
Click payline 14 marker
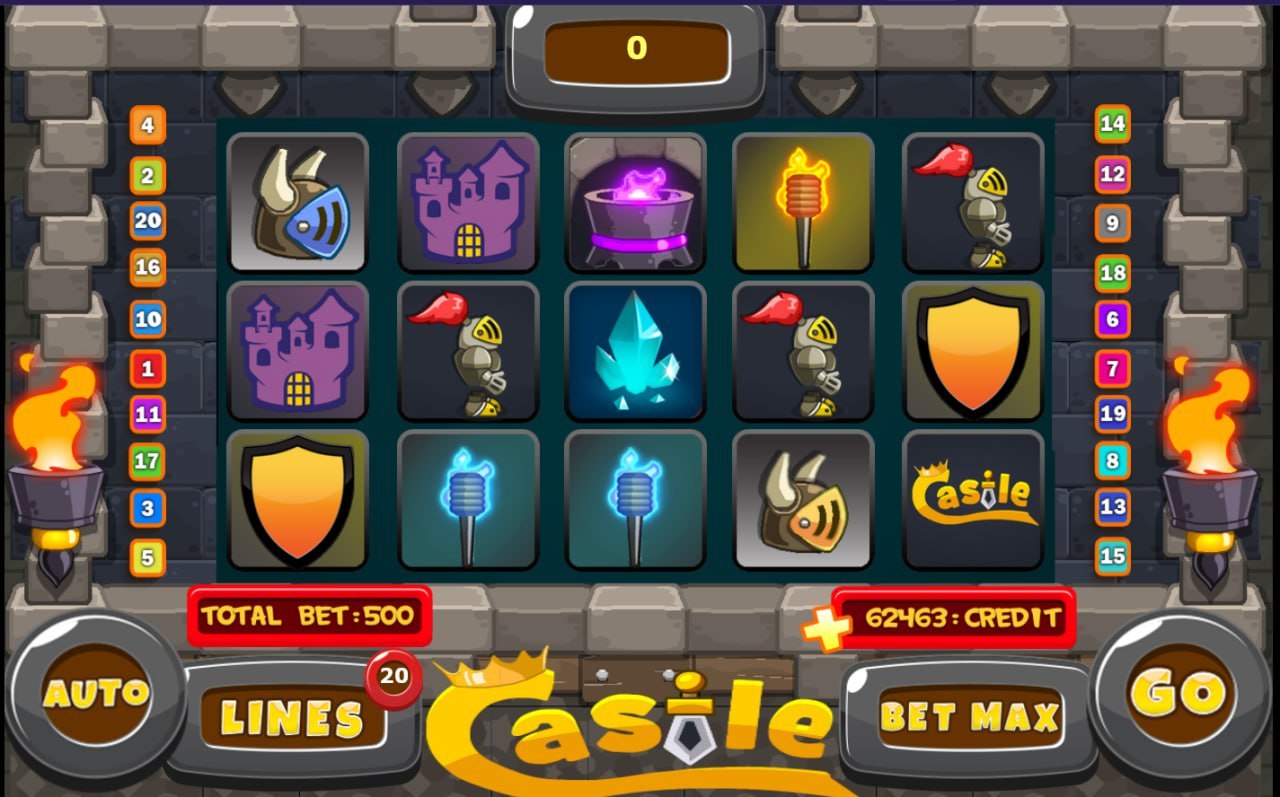(1112, 124)
